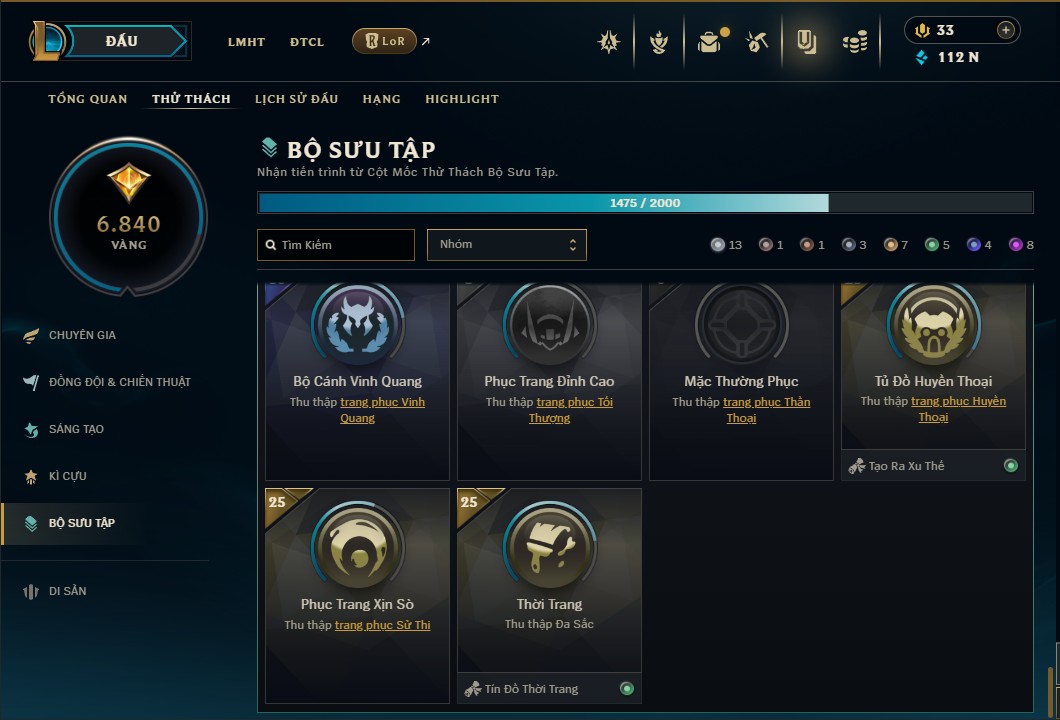Open the SÁNG TẠO category
Screen dimensions: 1060x720
pos(77,429)
